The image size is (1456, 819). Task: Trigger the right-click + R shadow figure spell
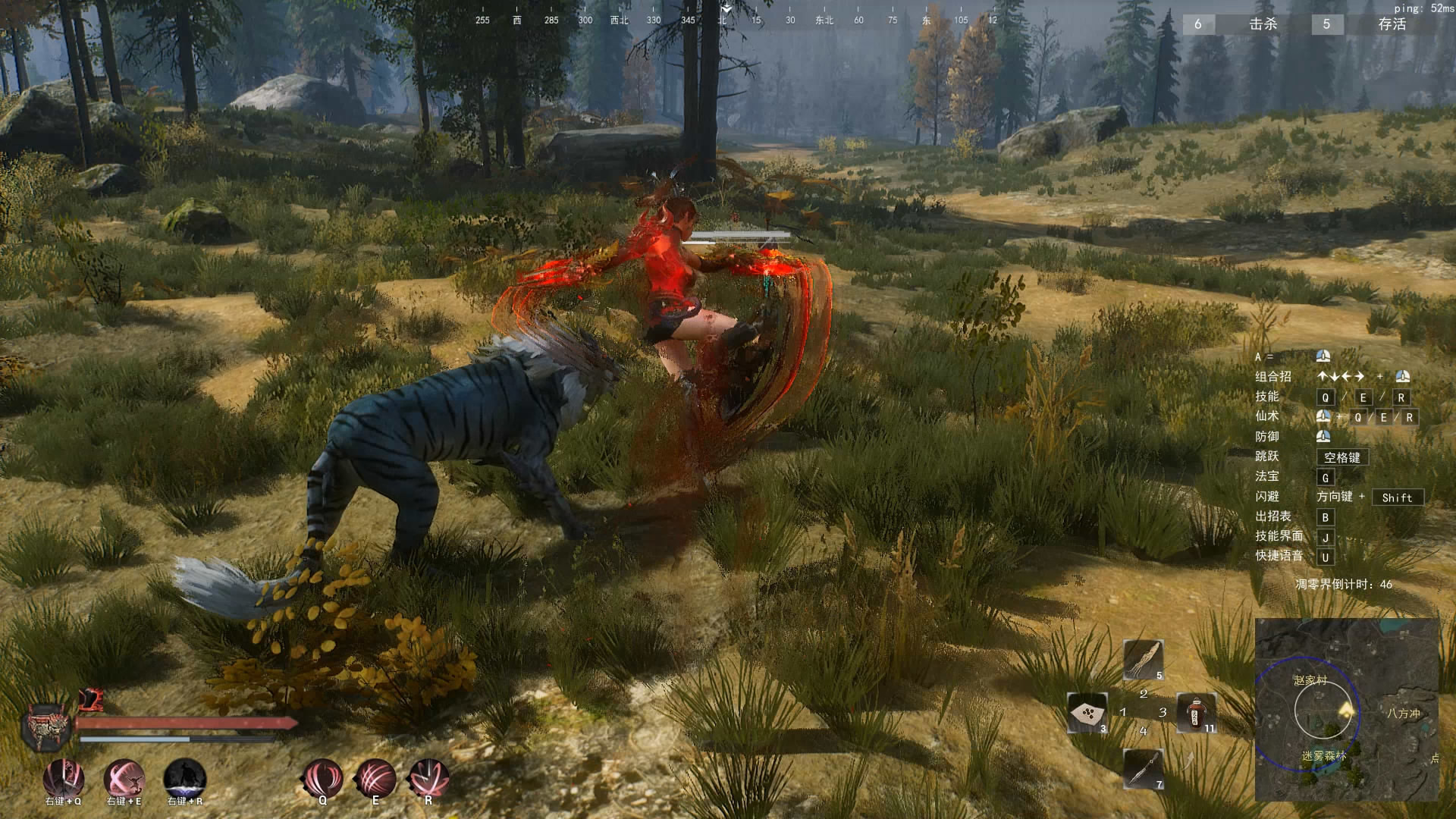[185, 778]
